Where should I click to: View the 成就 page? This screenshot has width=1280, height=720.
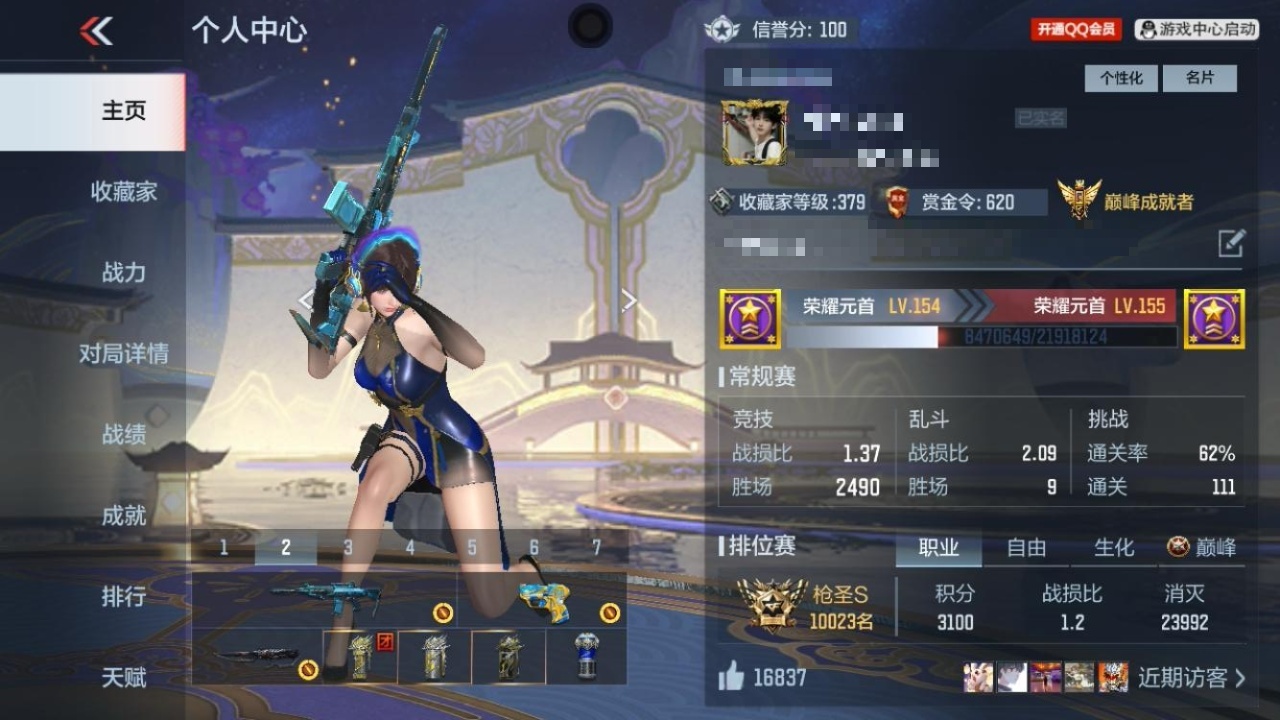coord(123,515)
